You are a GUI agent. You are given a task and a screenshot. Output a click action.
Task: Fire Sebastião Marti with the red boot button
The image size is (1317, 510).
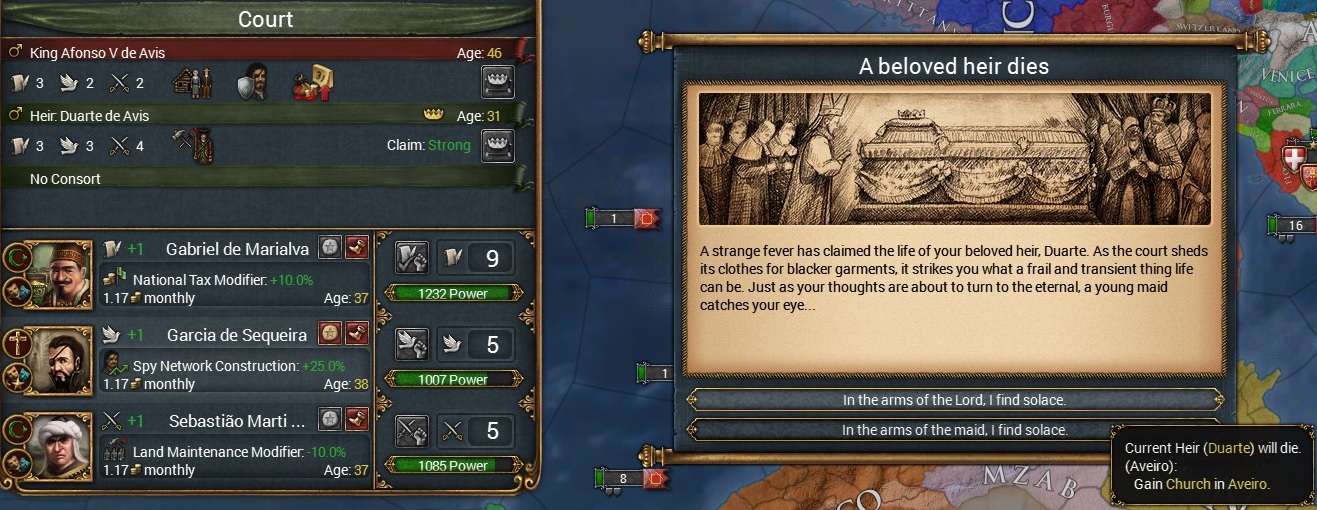[357, 419]
